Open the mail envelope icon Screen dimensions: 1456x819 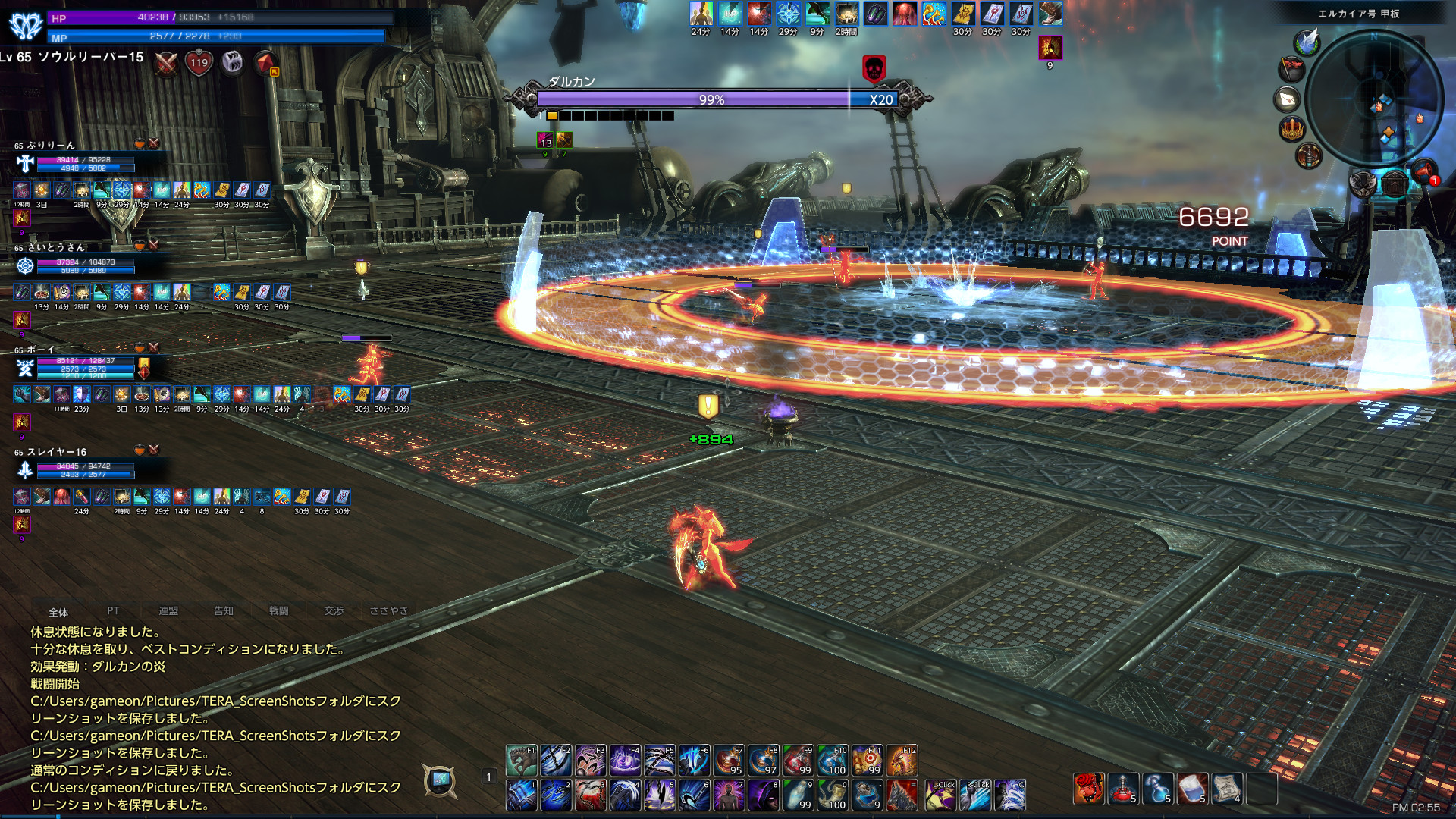coord(1288,99)
